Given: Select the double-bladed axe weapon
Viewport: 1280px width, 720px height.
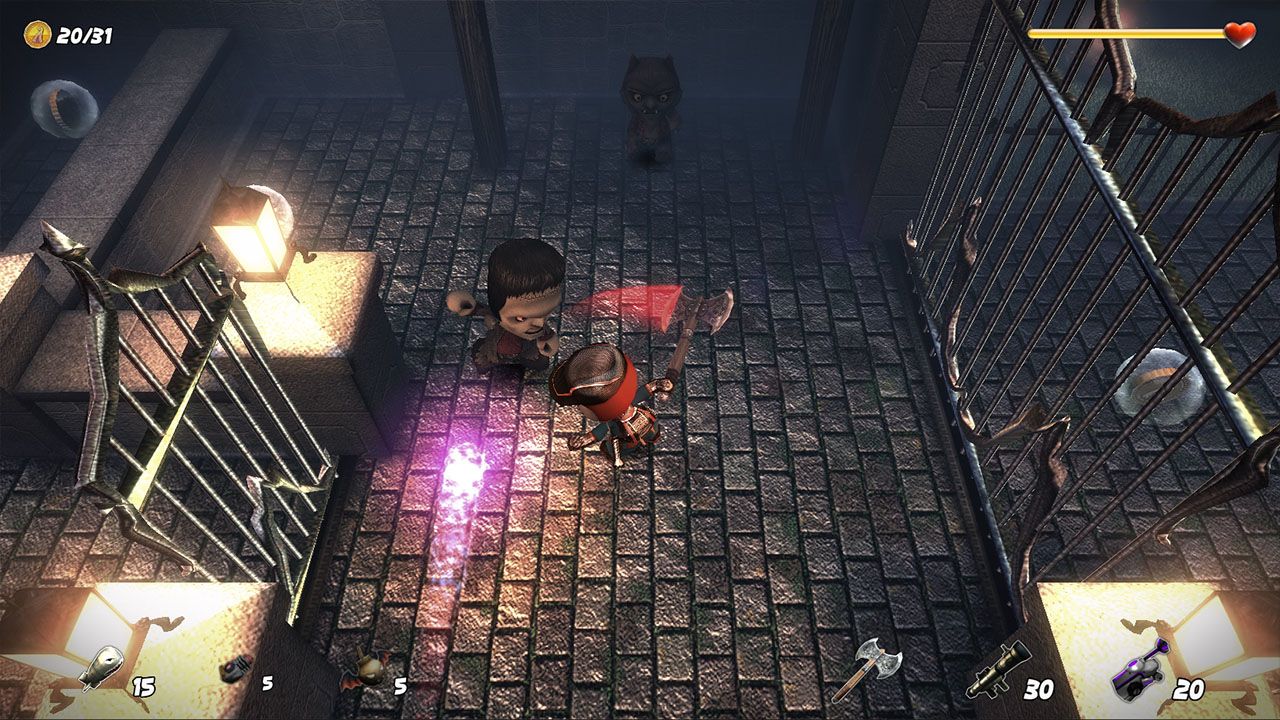Looking at the screenshot, I should 866,668.
